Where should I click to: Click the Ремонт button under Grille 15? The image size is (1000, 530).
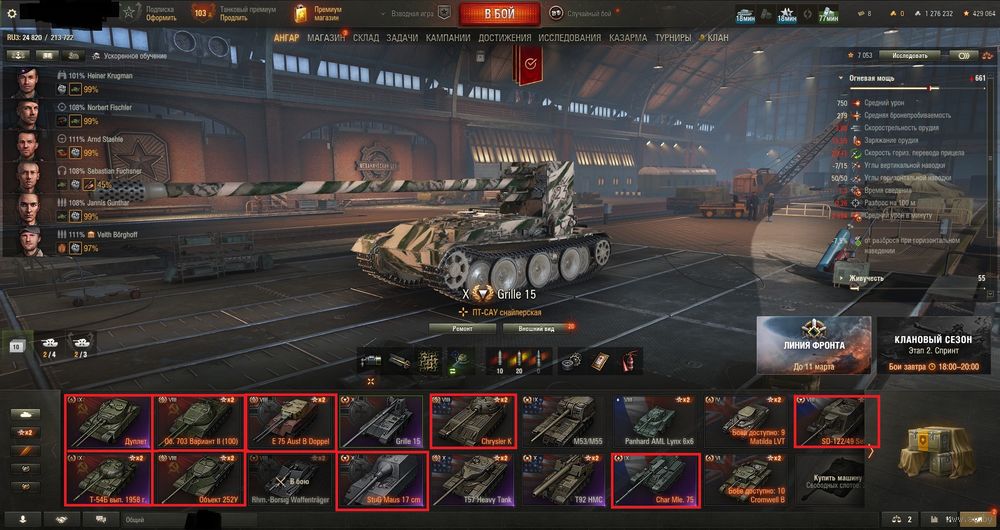(x=465, y=327)
